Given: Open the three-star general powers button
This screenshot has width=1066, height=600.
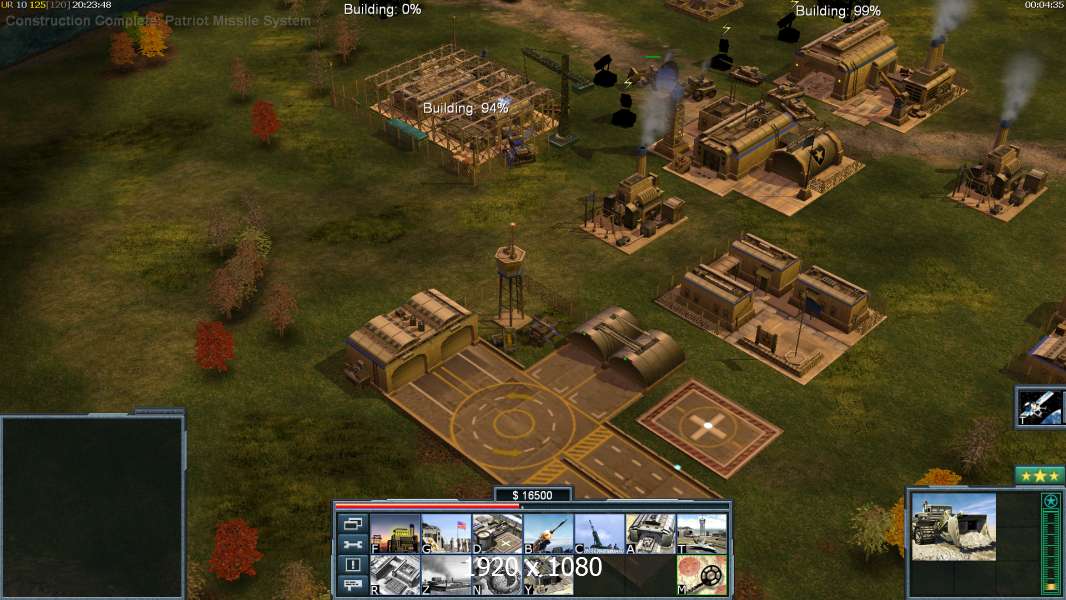Looking at the screenshot, I should click(1040, 475).
